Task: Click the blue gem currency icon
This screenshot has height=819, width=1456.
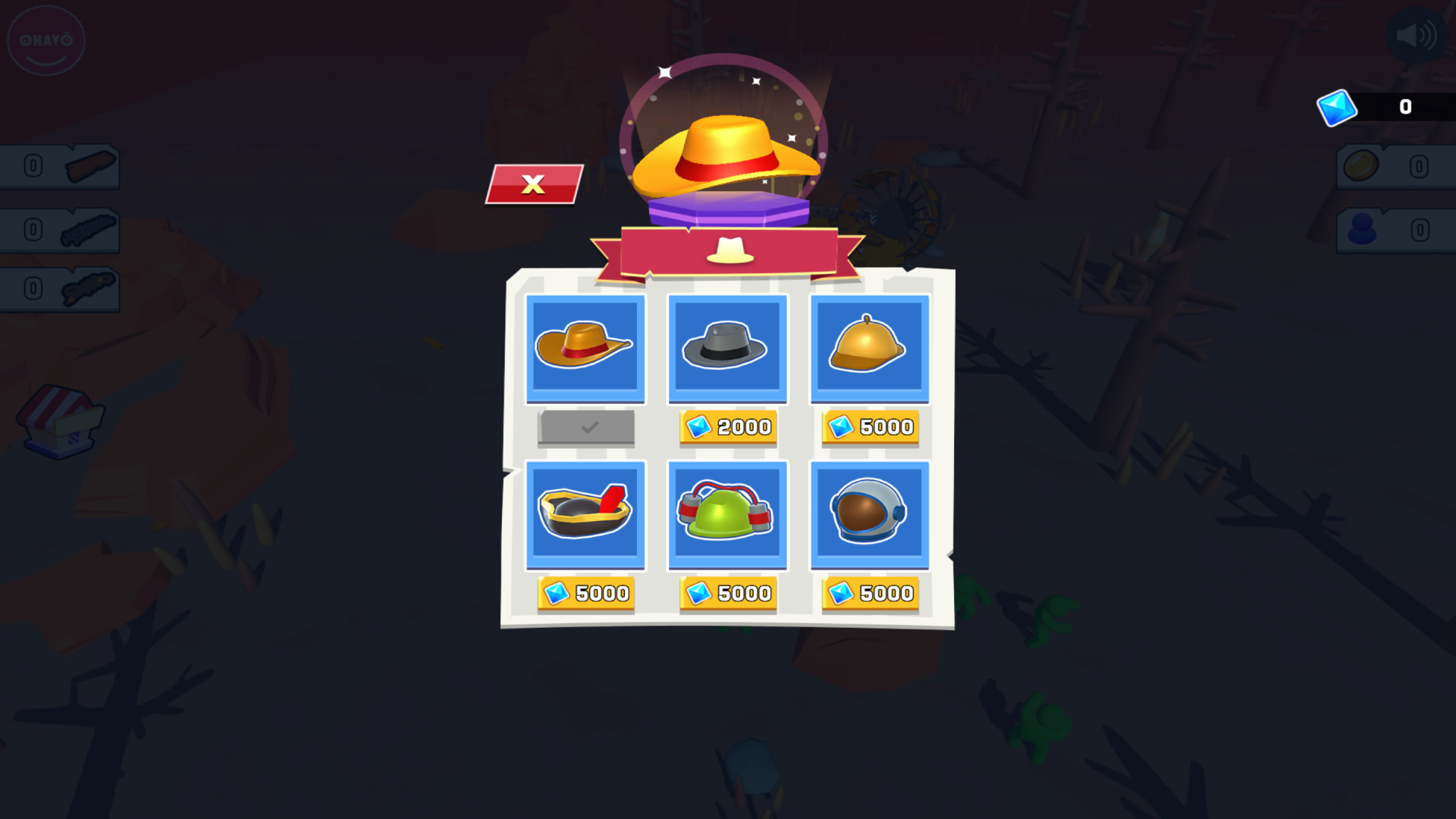Action: pos(1338,108)
